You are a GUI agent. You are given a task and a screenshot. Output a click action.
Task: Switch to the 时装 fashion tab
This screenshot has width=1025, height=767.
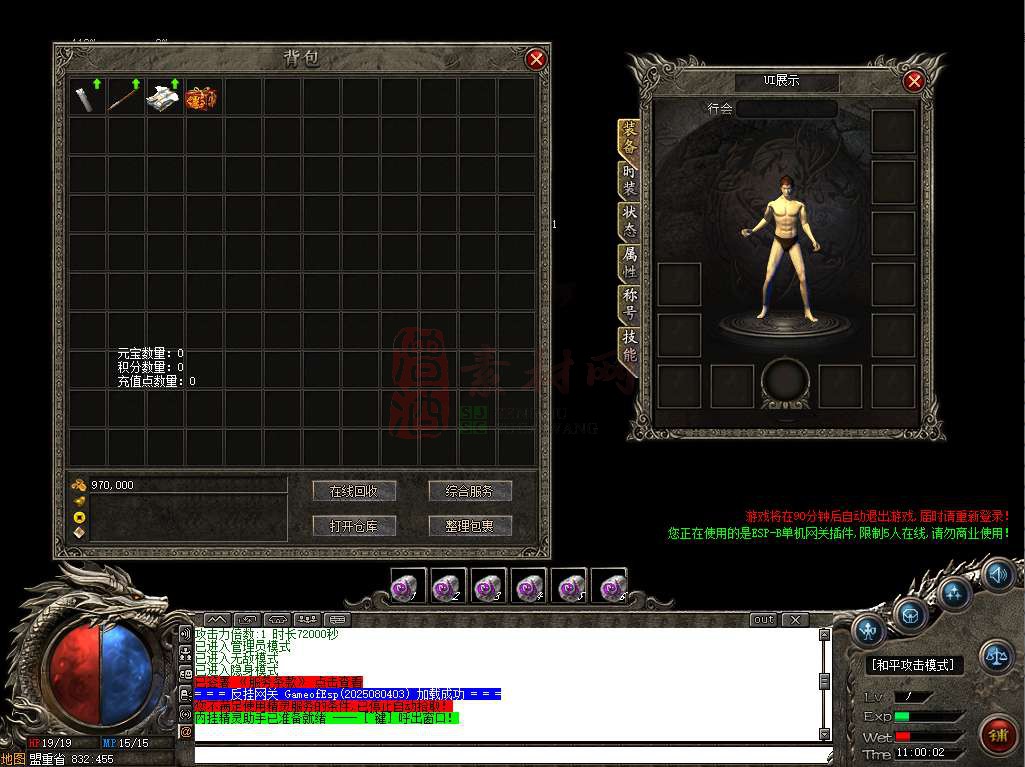(x=629, y=179)
